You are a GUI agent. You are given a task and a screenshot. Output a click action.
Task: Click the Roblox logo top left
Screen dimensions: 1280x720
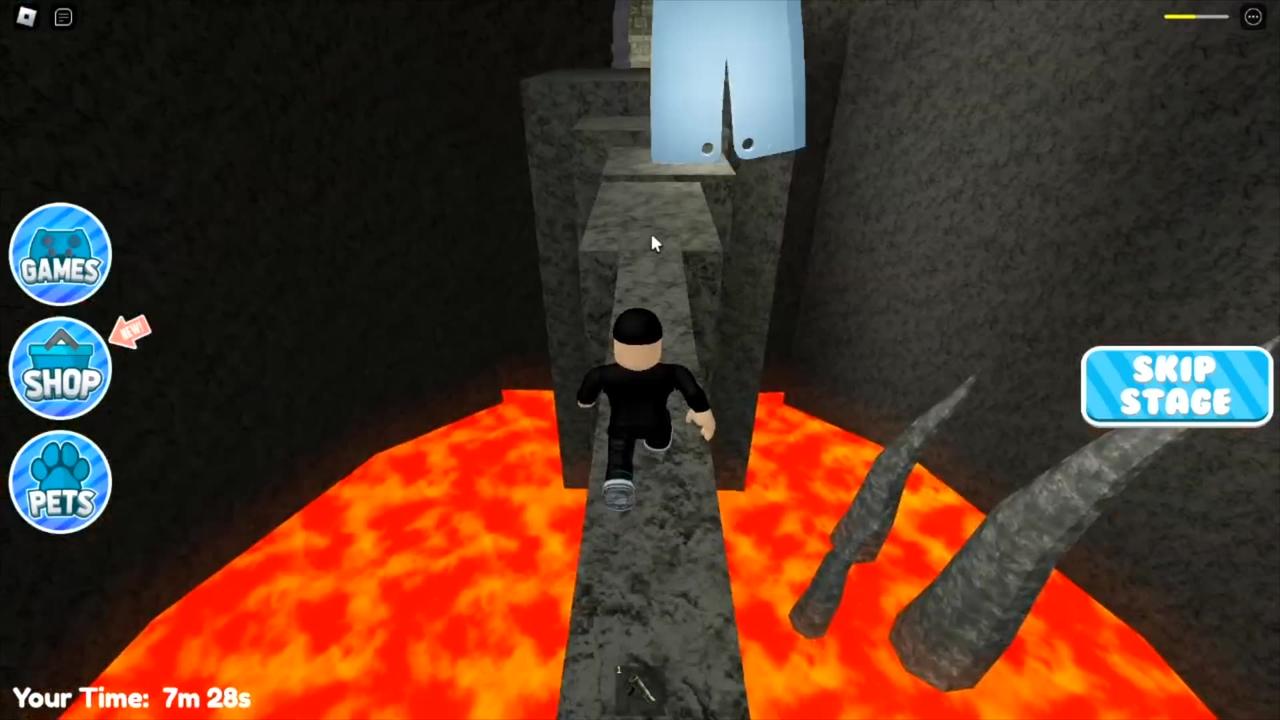pos(26,17)
